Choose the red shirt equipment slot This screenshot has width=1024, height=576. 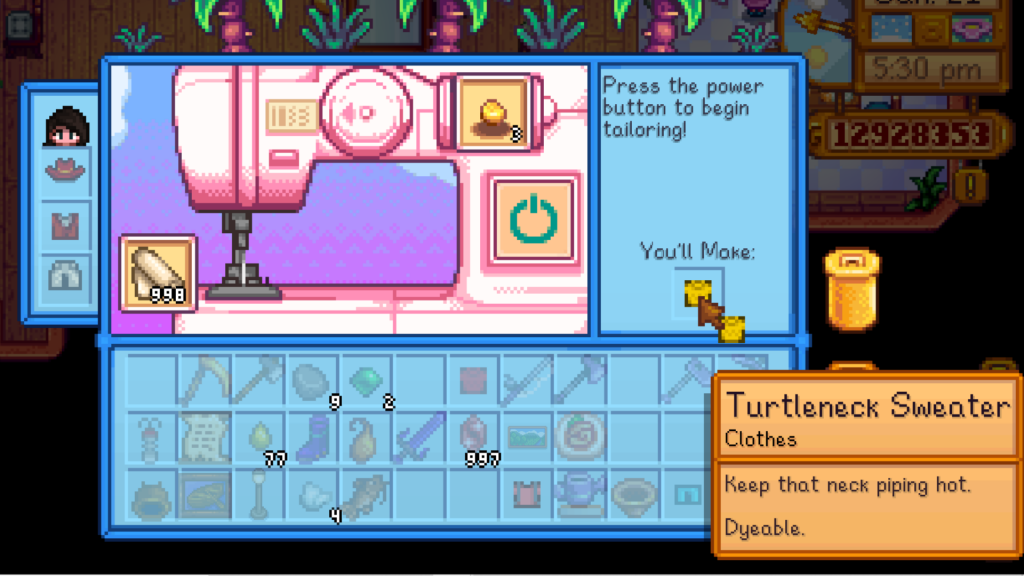tap(67, 223)
